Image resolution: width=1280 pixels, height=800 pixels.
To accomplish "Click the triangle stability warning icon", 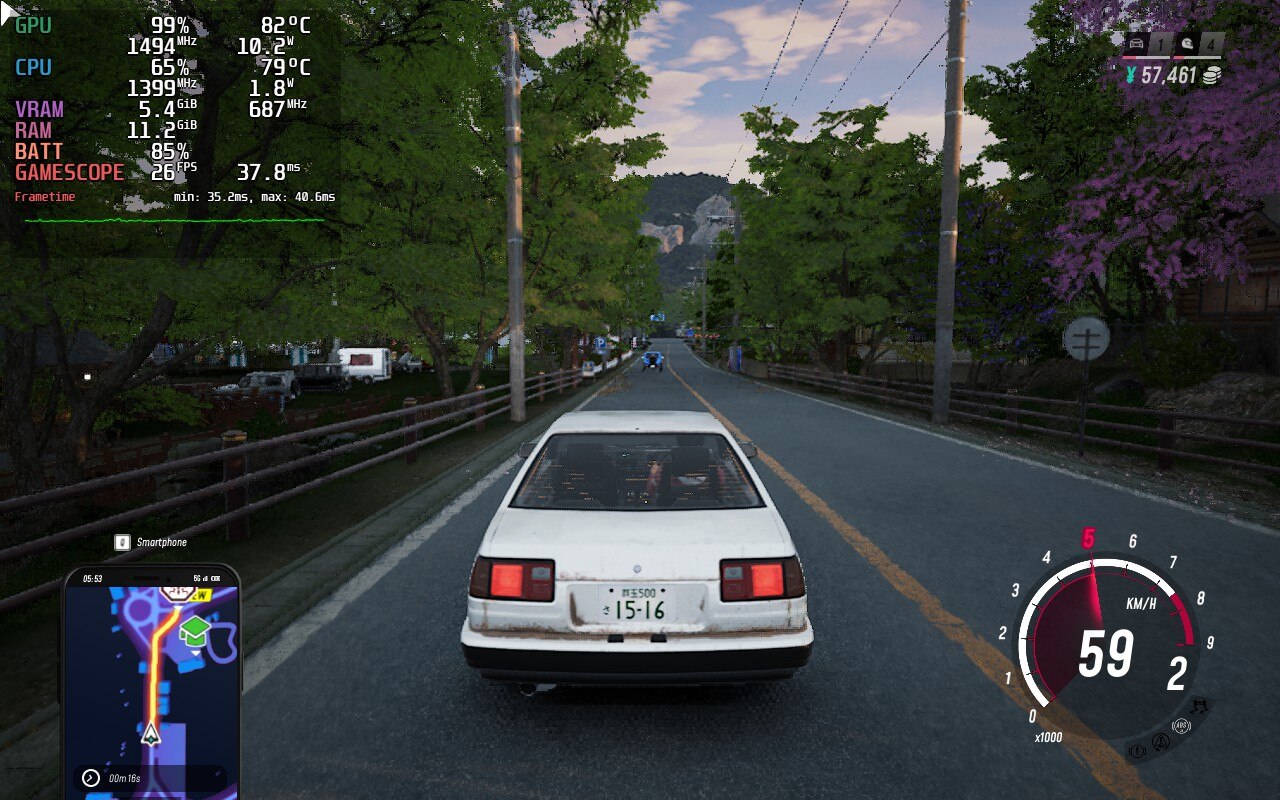I will [x=1160, y=742].
